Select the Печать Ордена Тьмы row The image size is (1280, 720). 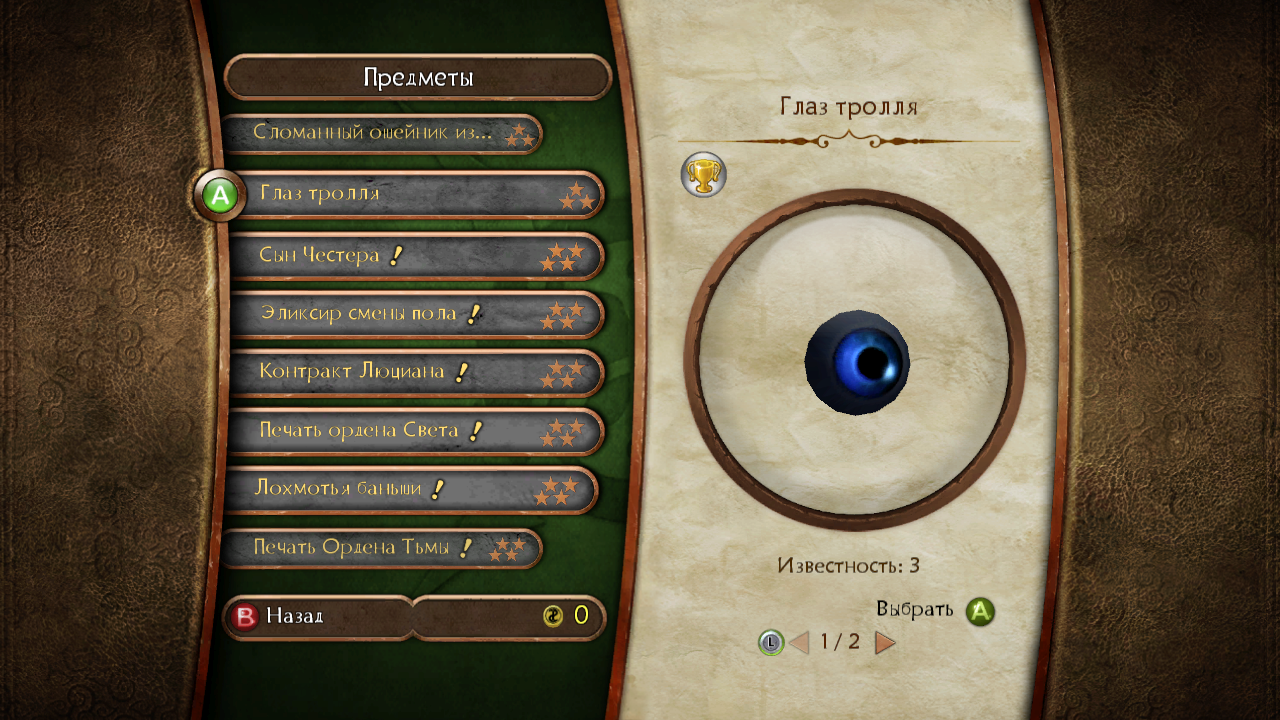380,548
